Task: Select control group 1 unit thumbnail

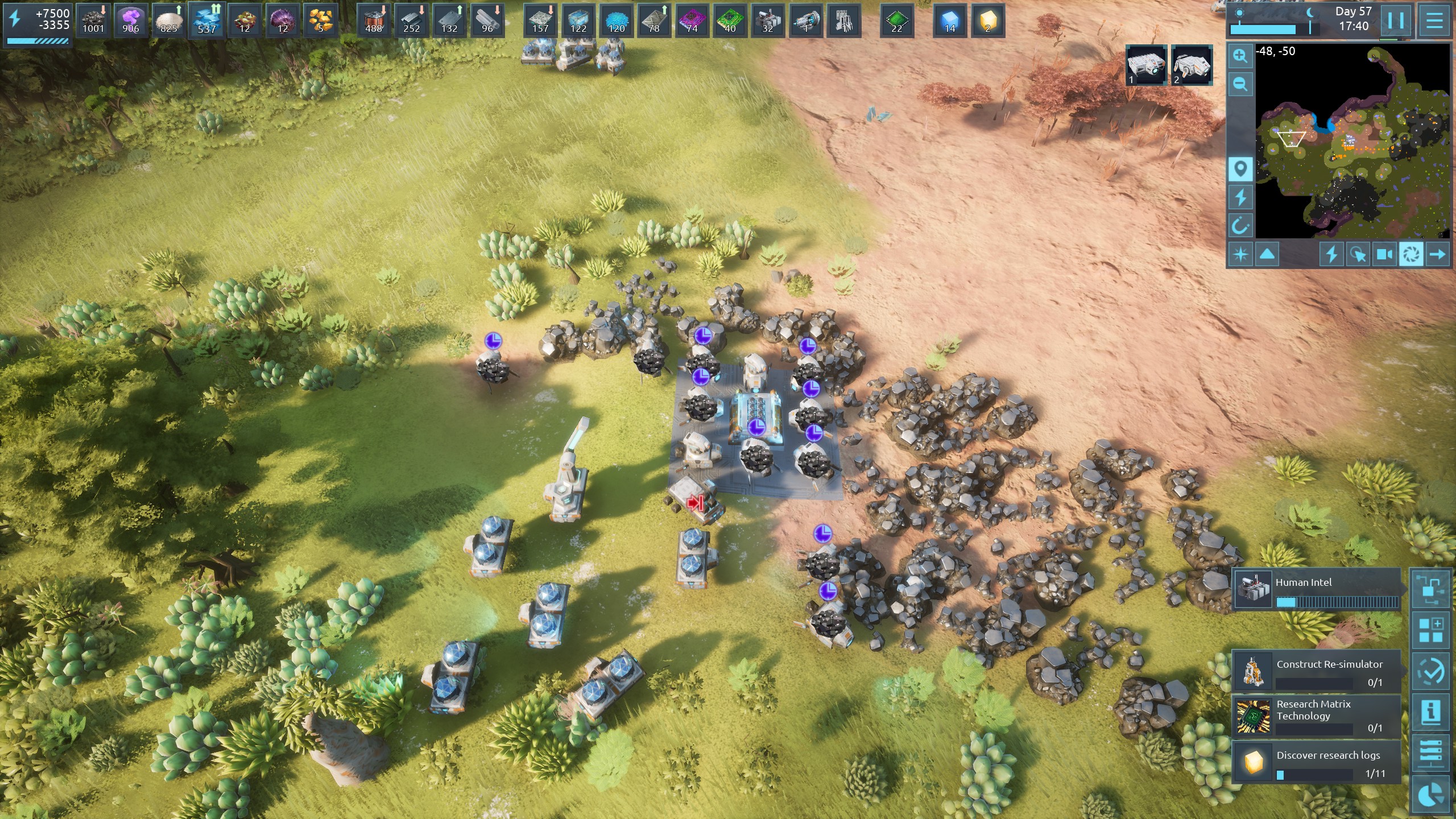Action: (x=1146, y=65)
